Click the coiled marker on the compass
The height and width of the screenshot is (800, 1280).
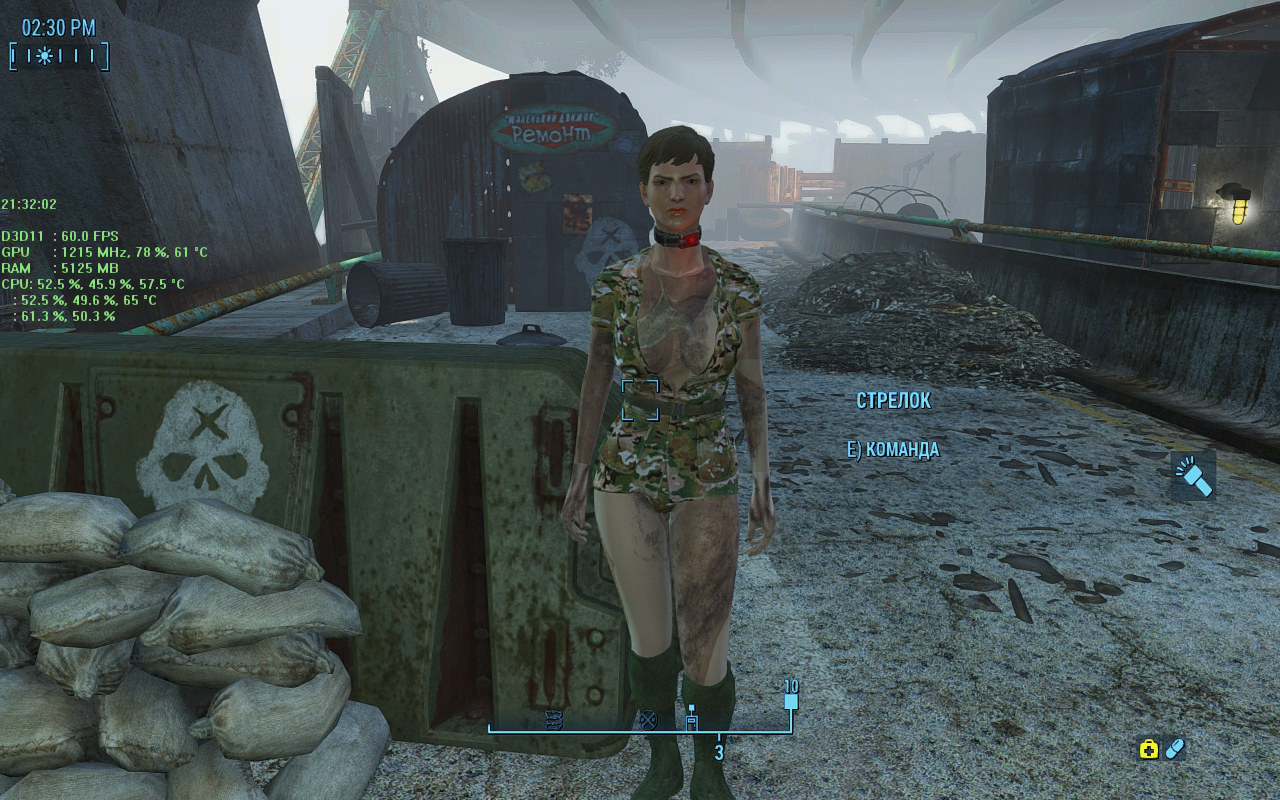(553, 718)
